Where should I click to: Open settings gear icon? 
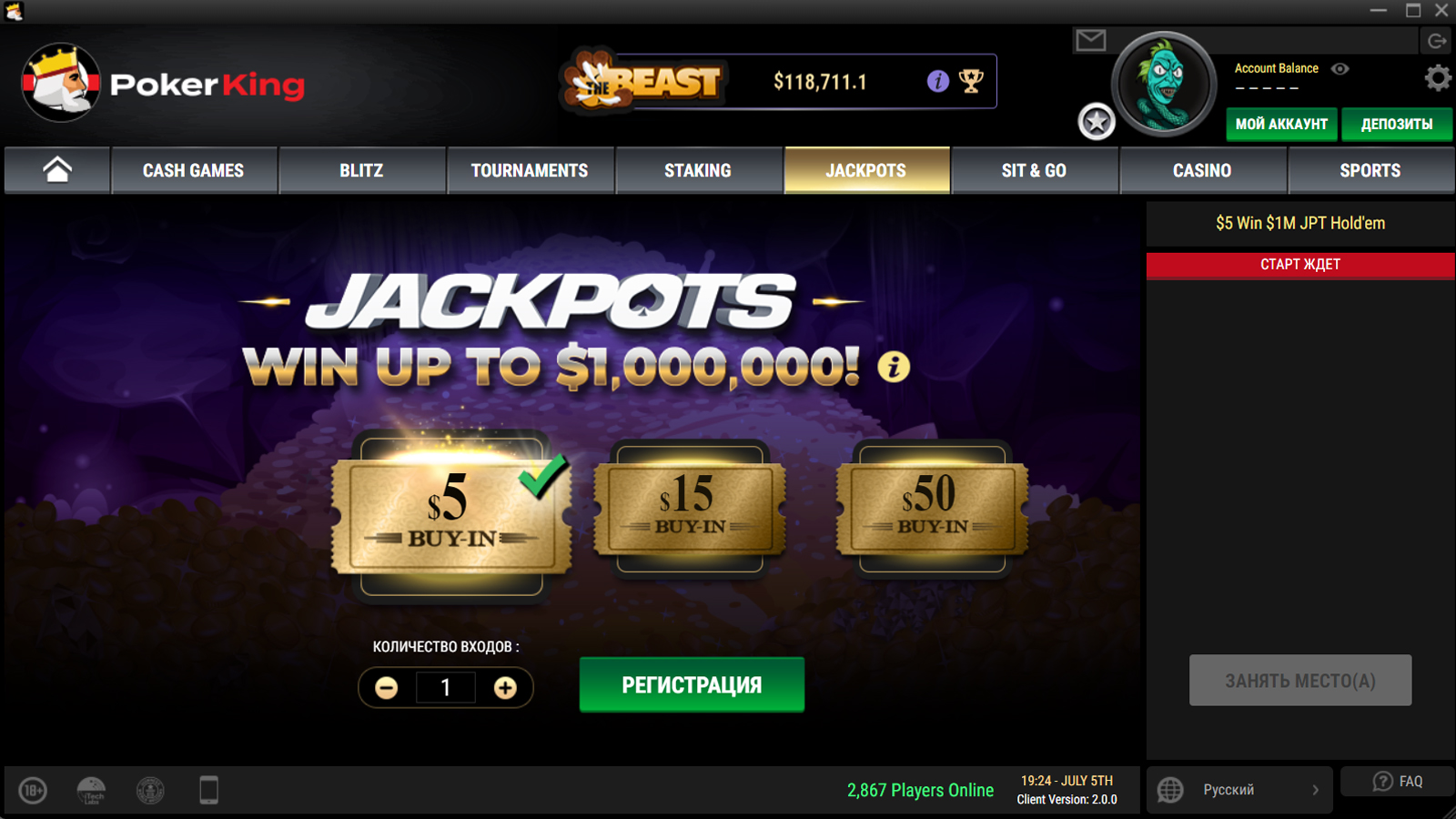point(1438,78)
